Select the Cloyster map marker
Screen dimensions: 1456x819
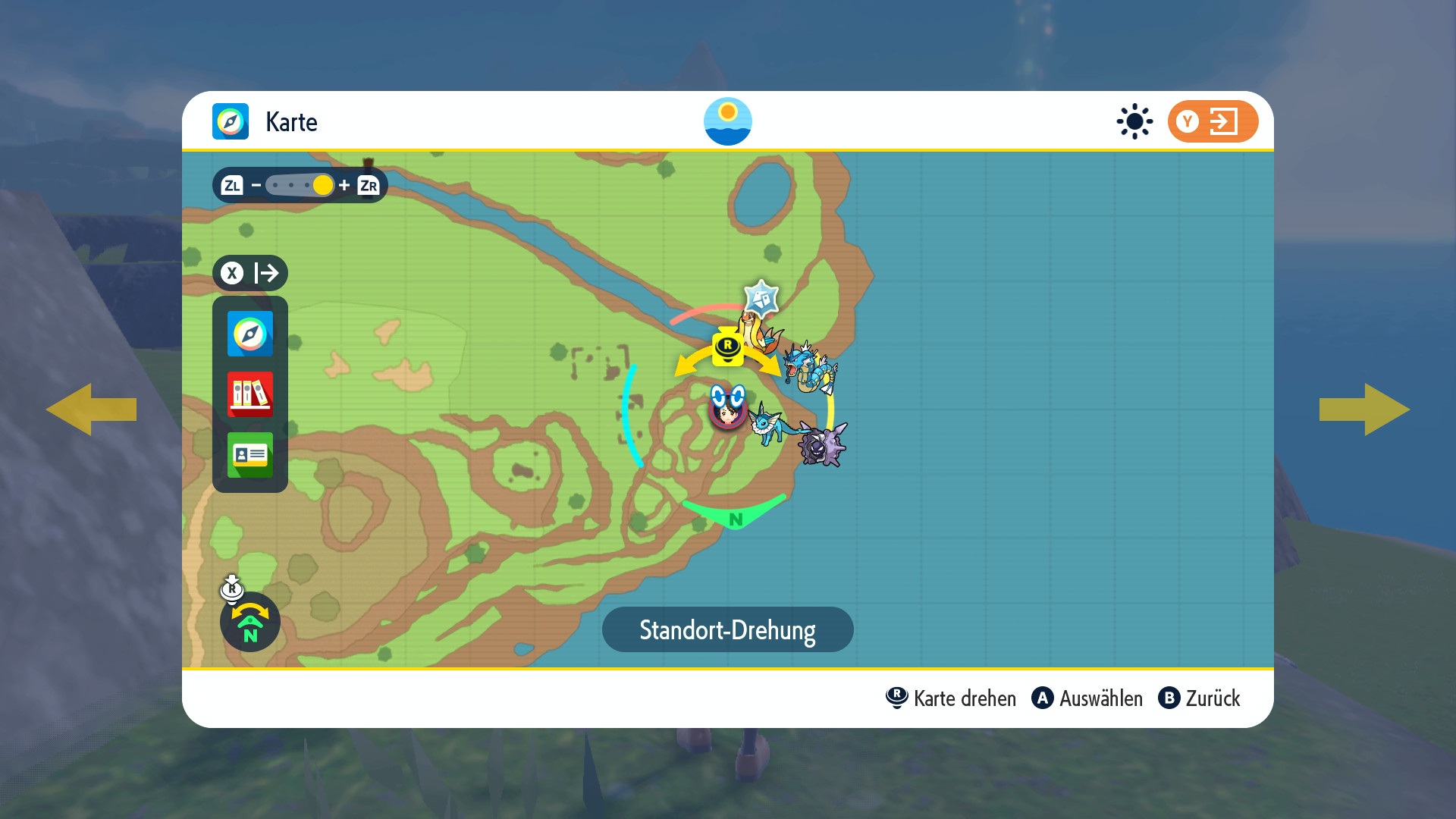click(823, 446)
